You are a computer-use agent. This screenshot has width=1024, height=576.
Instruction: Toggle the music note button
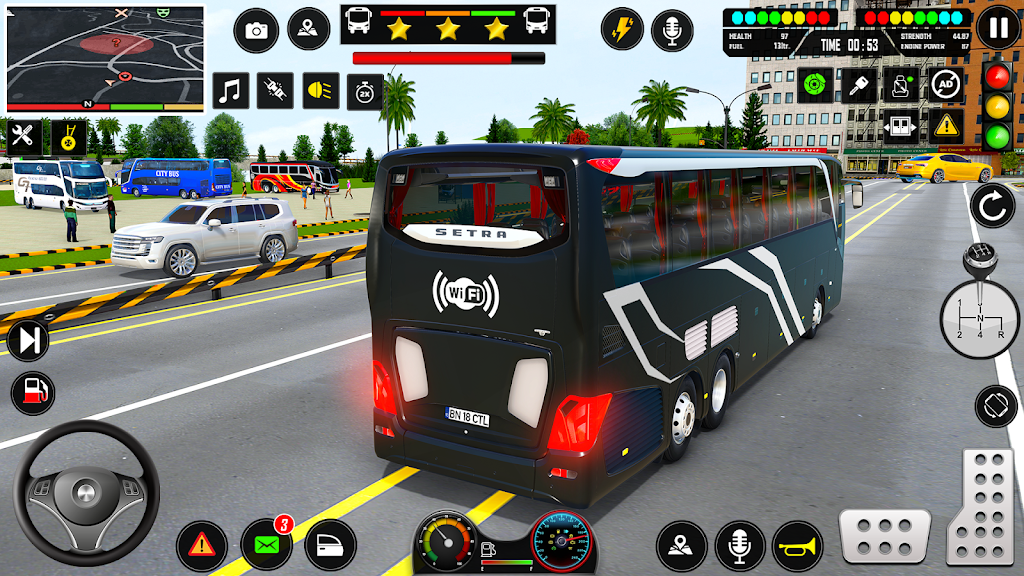(x=231, y=91)
